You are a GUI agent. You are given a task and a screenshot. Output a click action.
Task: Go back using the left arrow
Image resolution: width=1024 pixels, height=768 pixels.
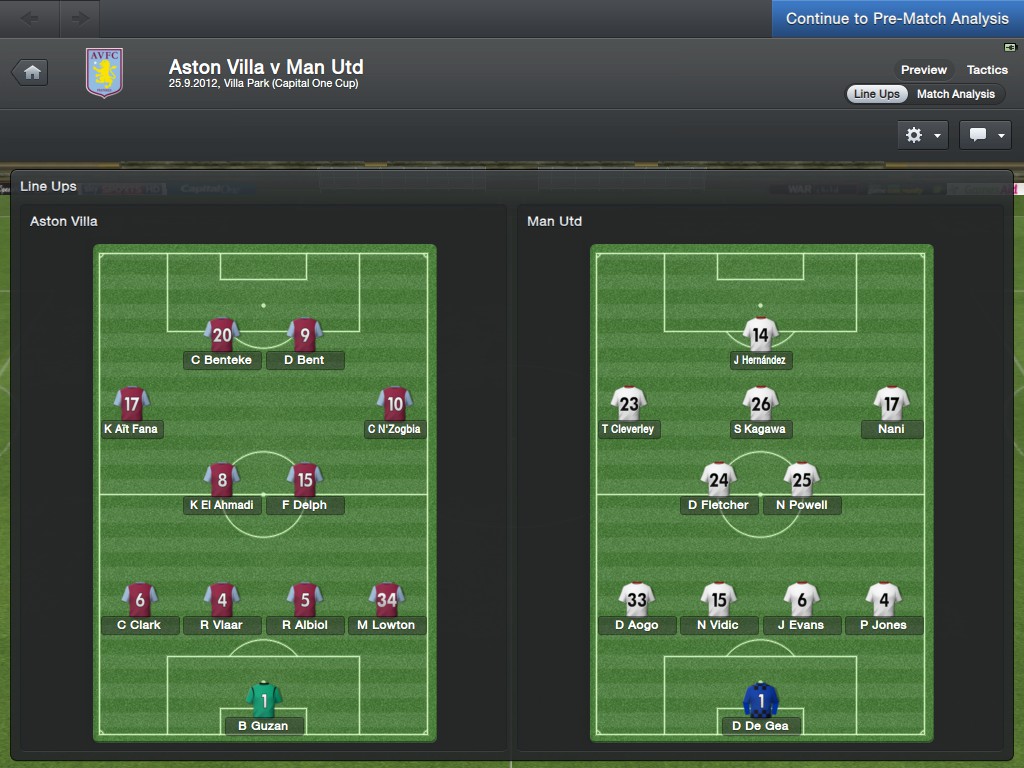[x=30, y=18]
